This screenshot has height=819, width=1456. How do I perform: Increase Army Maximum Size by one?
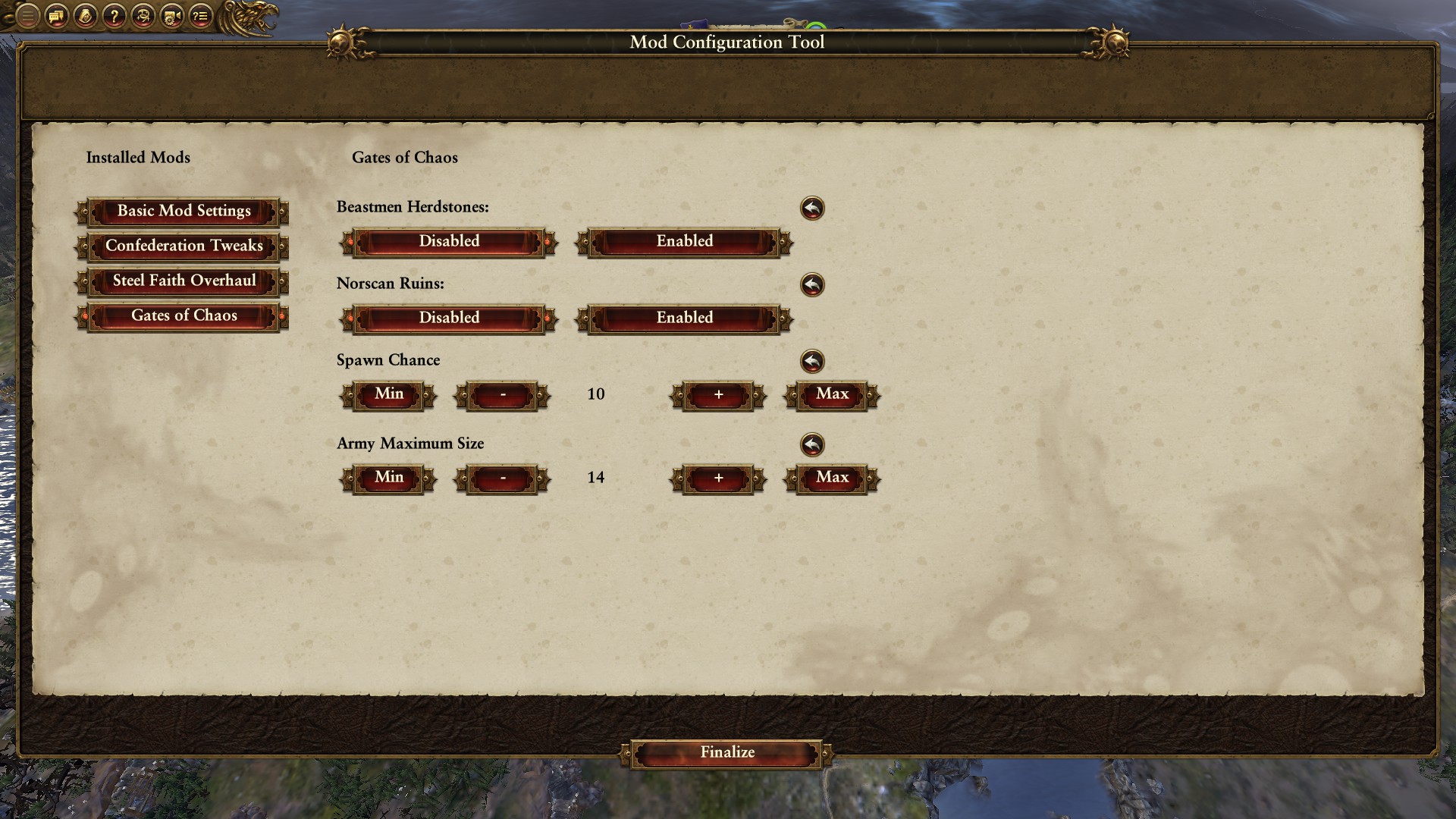pos(718,479)
